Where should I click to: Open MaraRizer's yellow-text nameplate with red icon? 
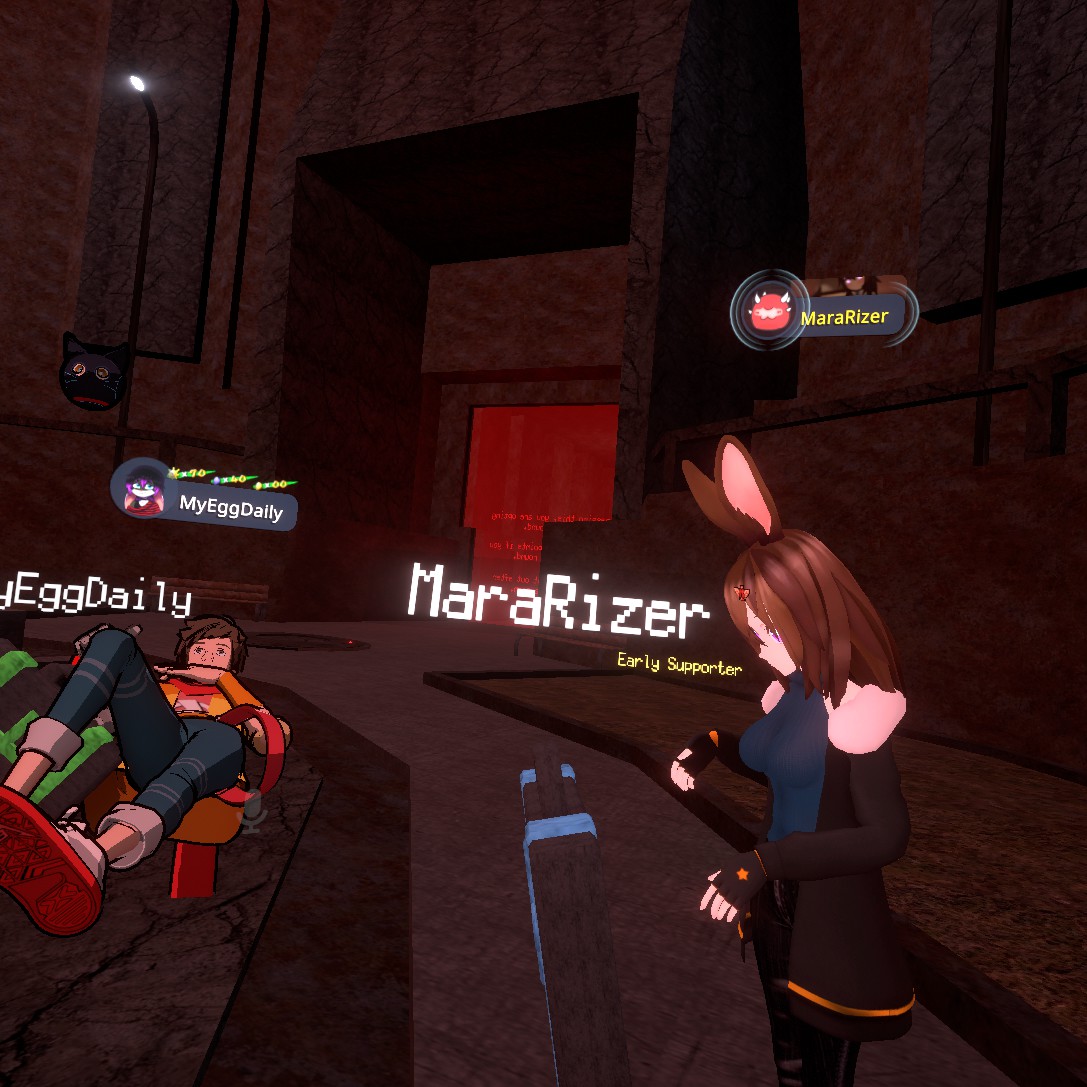824,315
